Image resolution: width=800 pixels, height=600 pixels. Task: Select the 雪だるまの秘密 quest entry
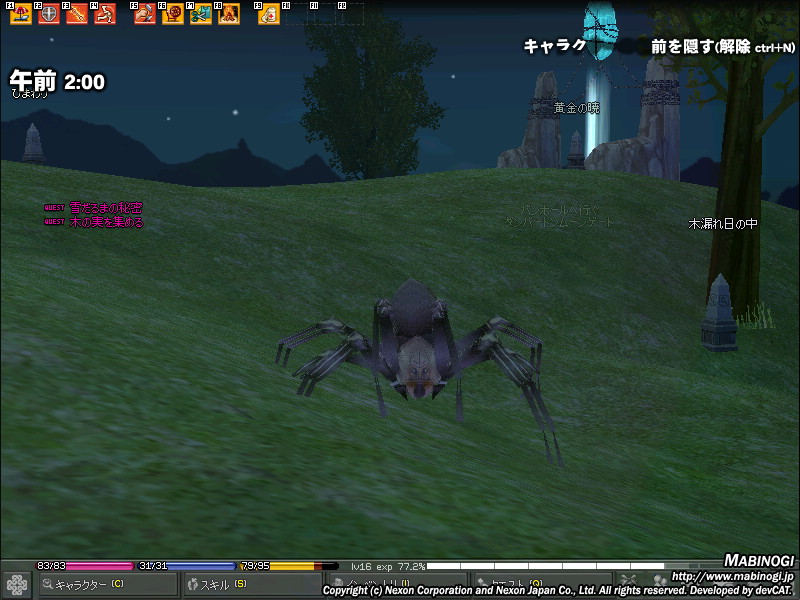[x=105, y=208]
